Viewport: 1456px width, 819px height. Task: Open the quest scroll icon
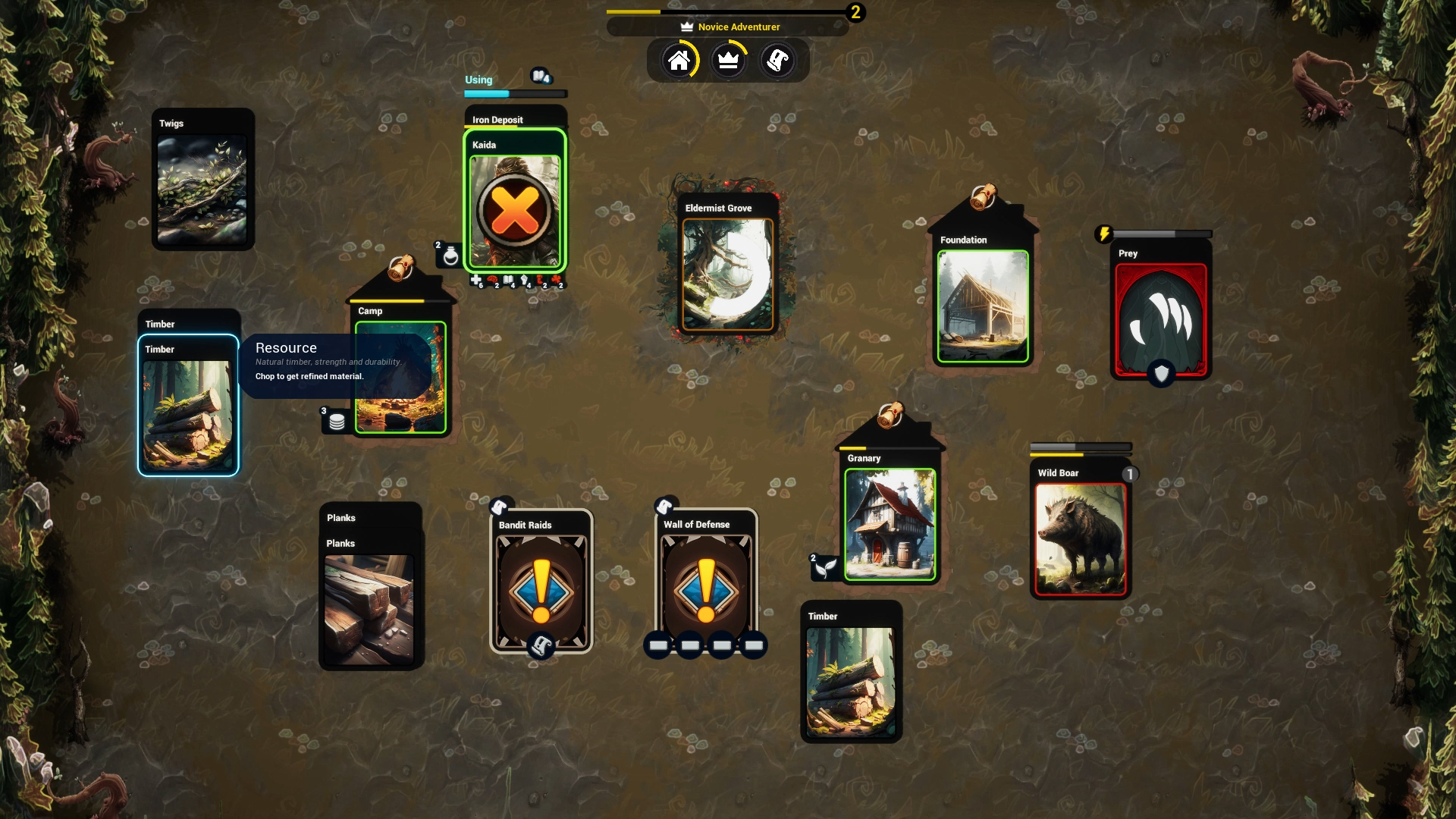coord(779,60)
